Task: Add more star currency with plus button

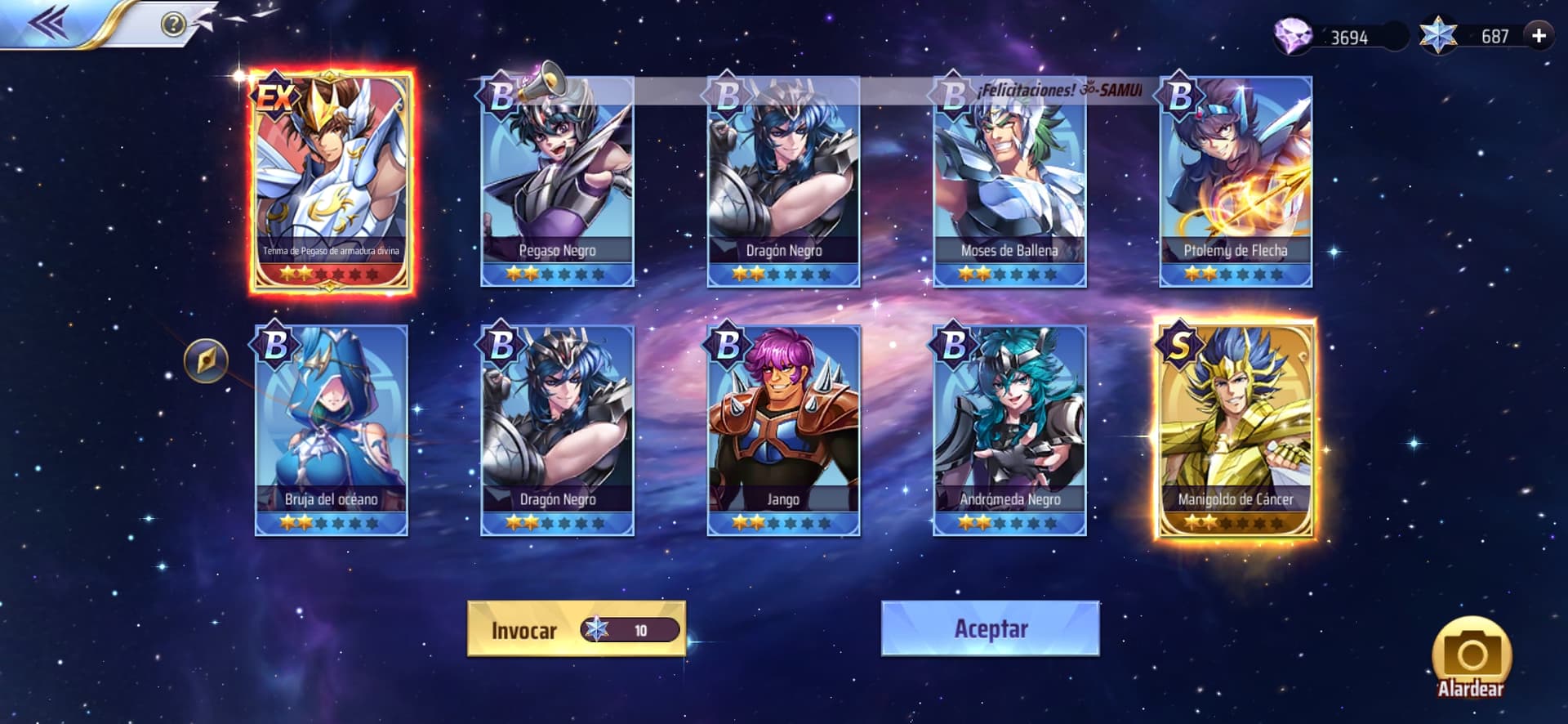Action: coord(1539,36)
